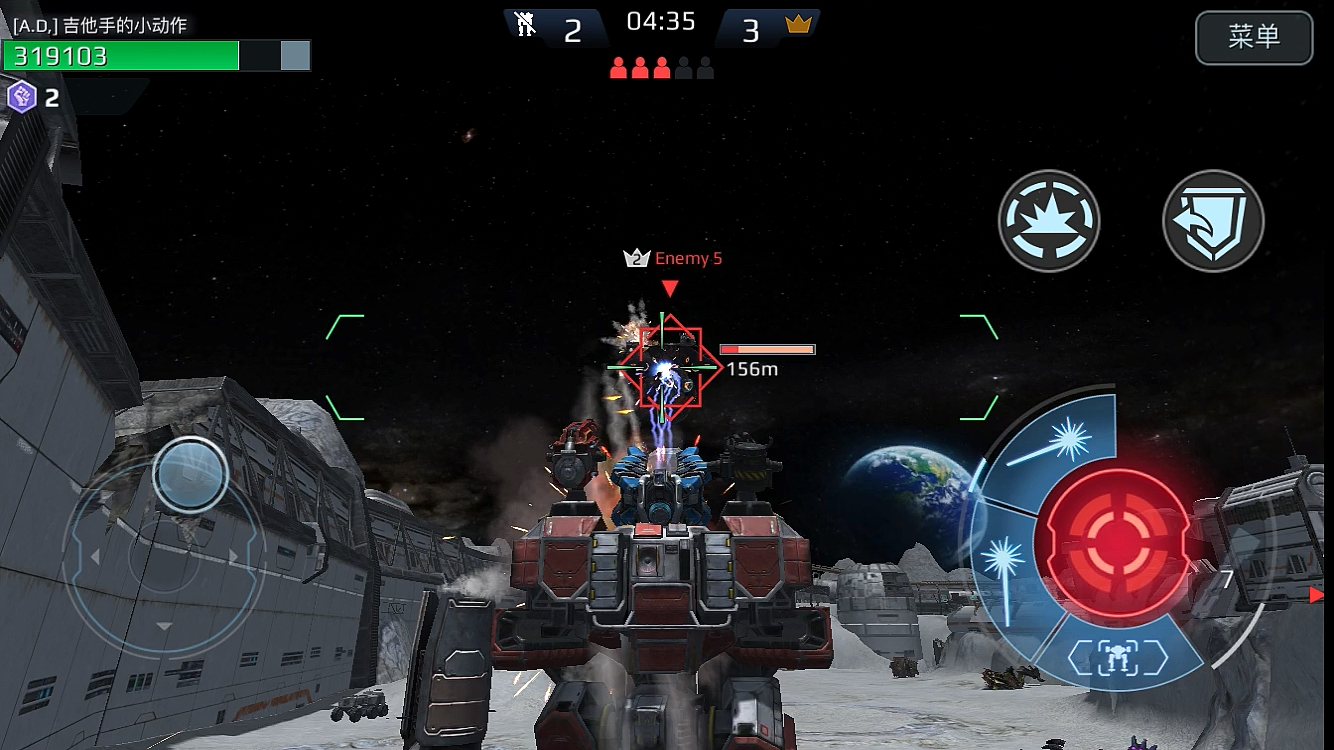Click the red triangle marker above the enemy

(x=670, y=288)
